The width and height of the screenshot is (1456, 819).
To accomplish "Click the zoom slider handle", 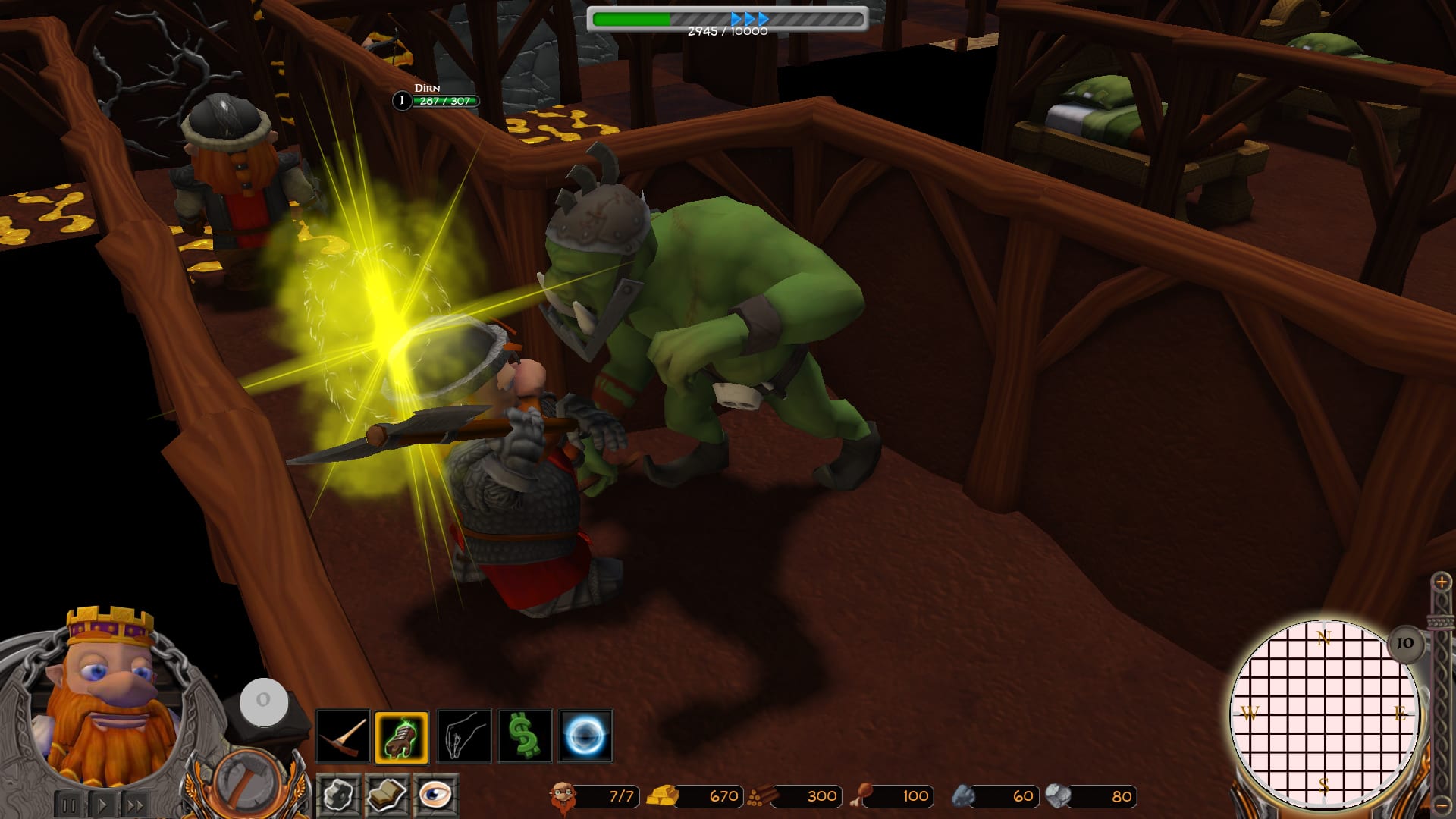I will tap(1440, 622).
